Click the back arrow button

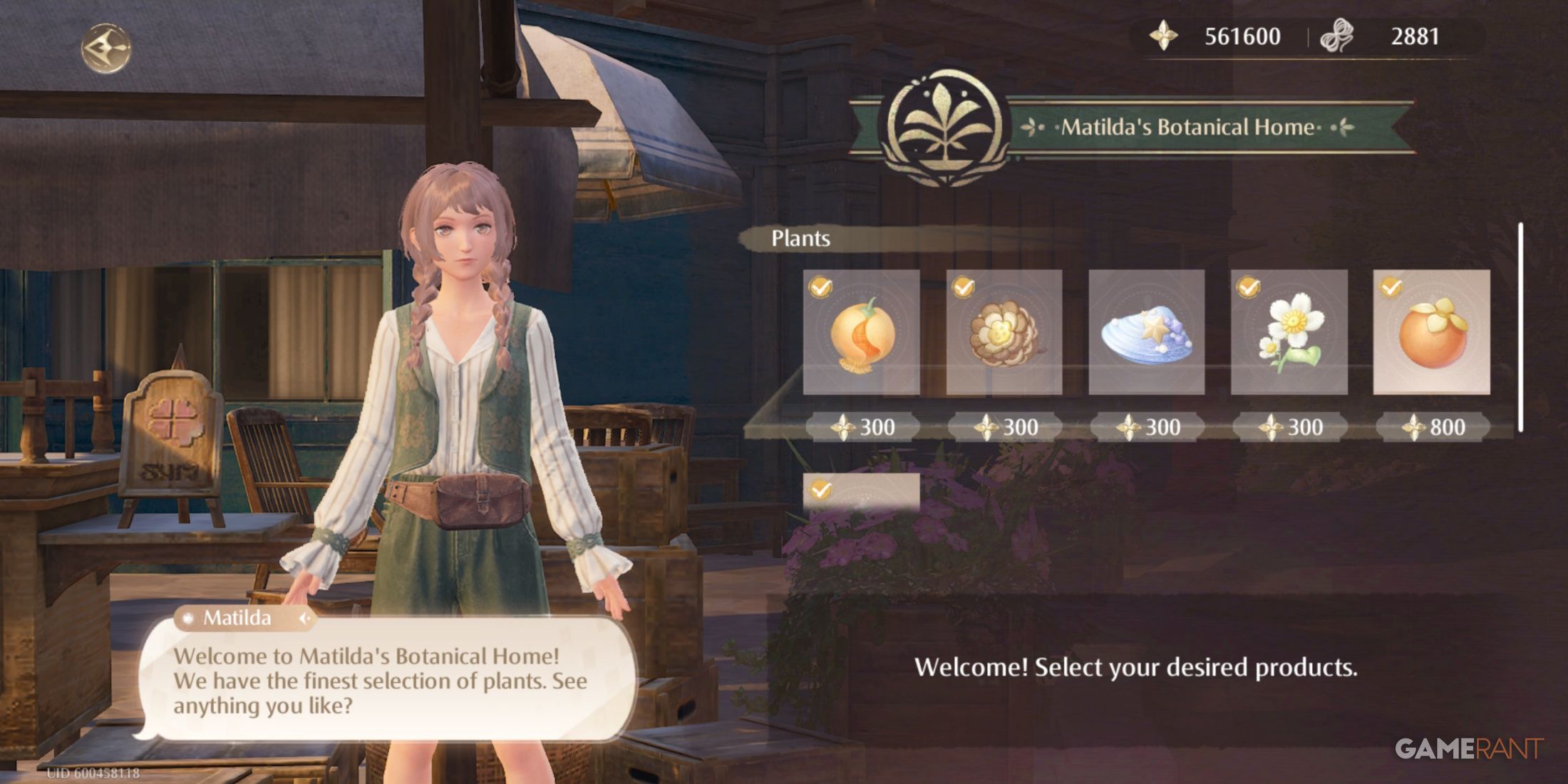coord(105,48)
